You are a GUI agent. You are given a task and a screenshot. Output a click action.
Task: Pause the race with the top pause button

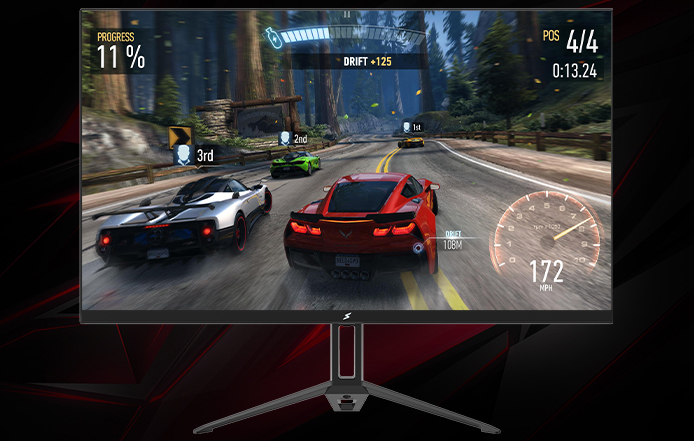click(x=349, y=15)
